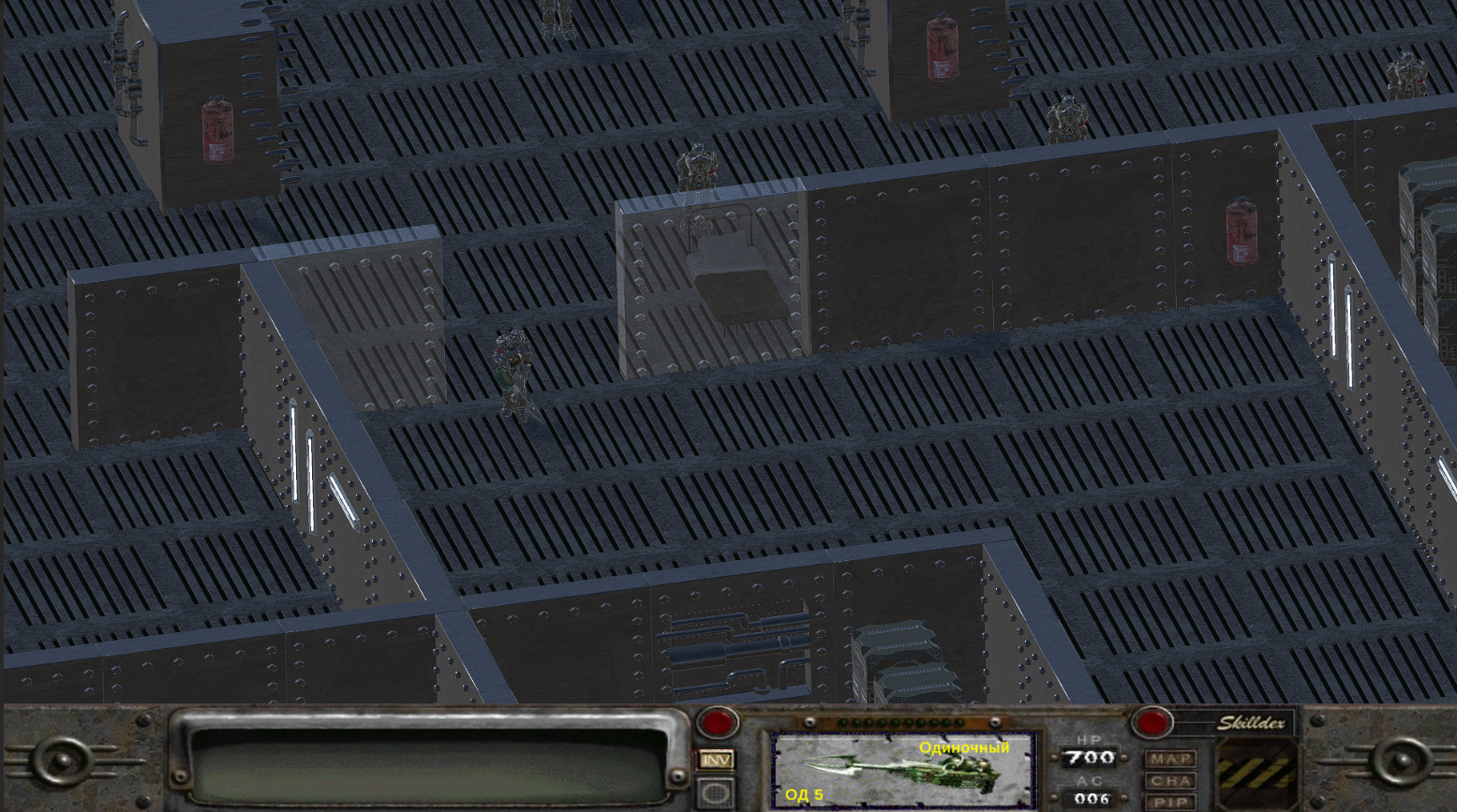The height and width of the screenshot is (812, 1457).
Task: Open the map with the MAP button
Action: coord(1170,760)
